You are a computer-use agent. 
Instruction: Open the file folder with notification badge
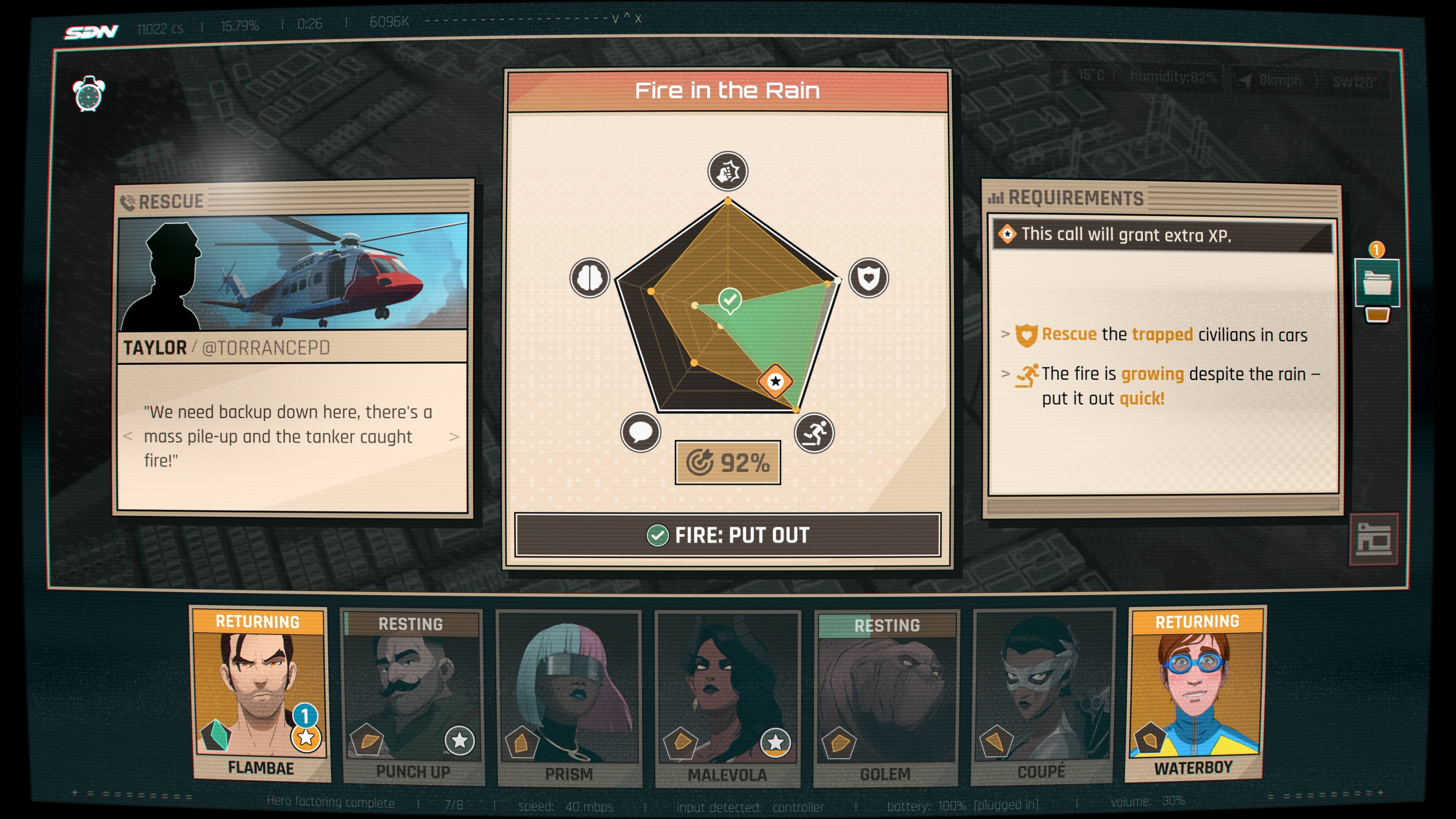[x=1377, y=282]
